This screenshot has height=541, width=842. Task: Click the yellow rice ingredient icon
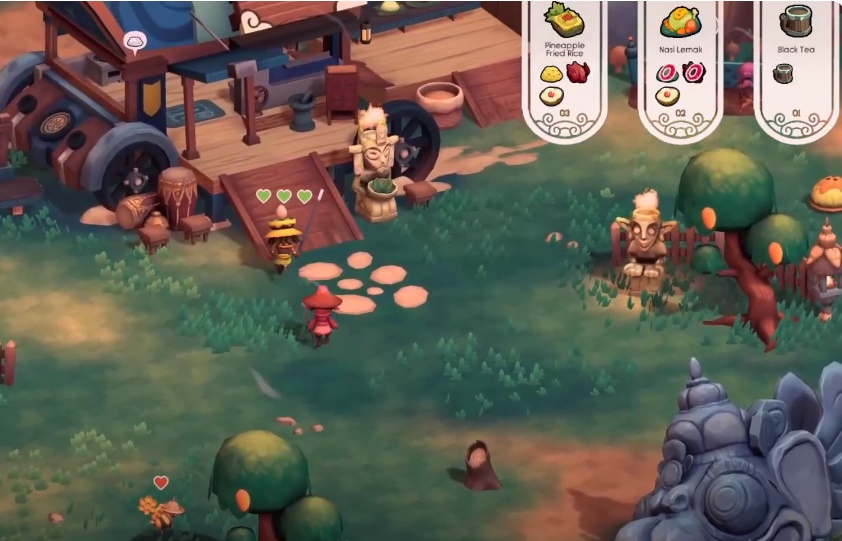[x=550, y=73]
